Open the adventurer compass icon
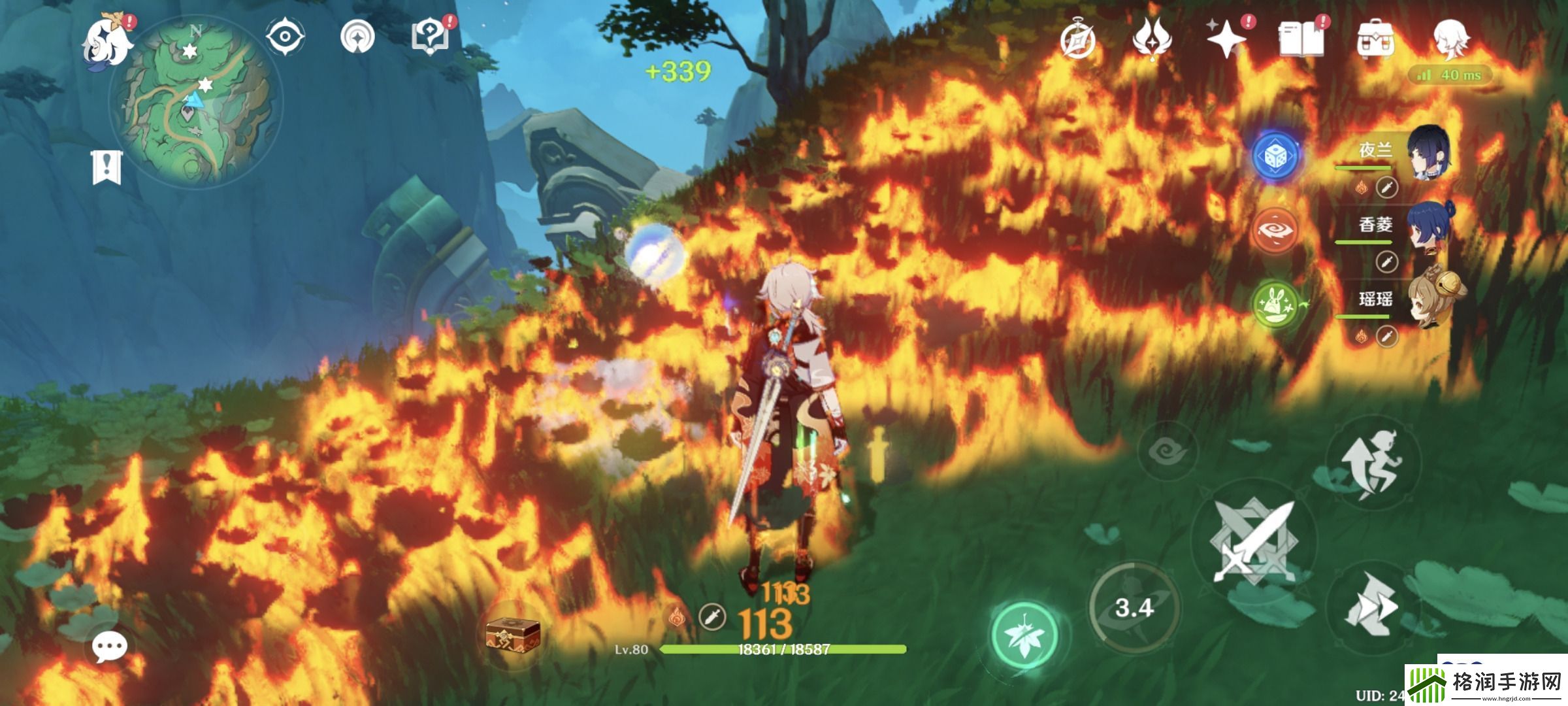This screenshot has width=1568, height=706. 1077,41
